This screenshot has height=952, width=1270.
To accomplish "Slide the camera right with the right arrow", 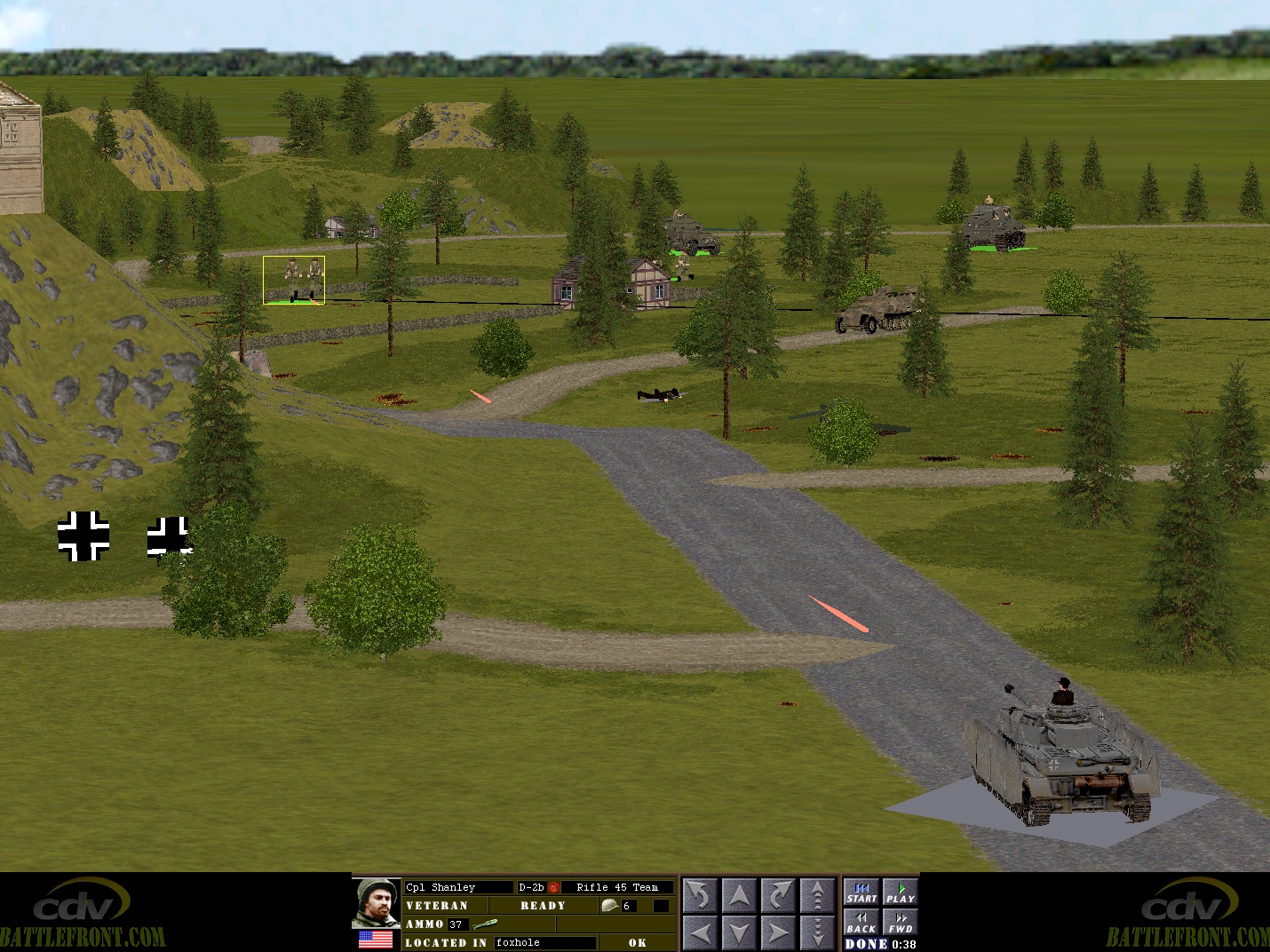I will pos(778,932).
